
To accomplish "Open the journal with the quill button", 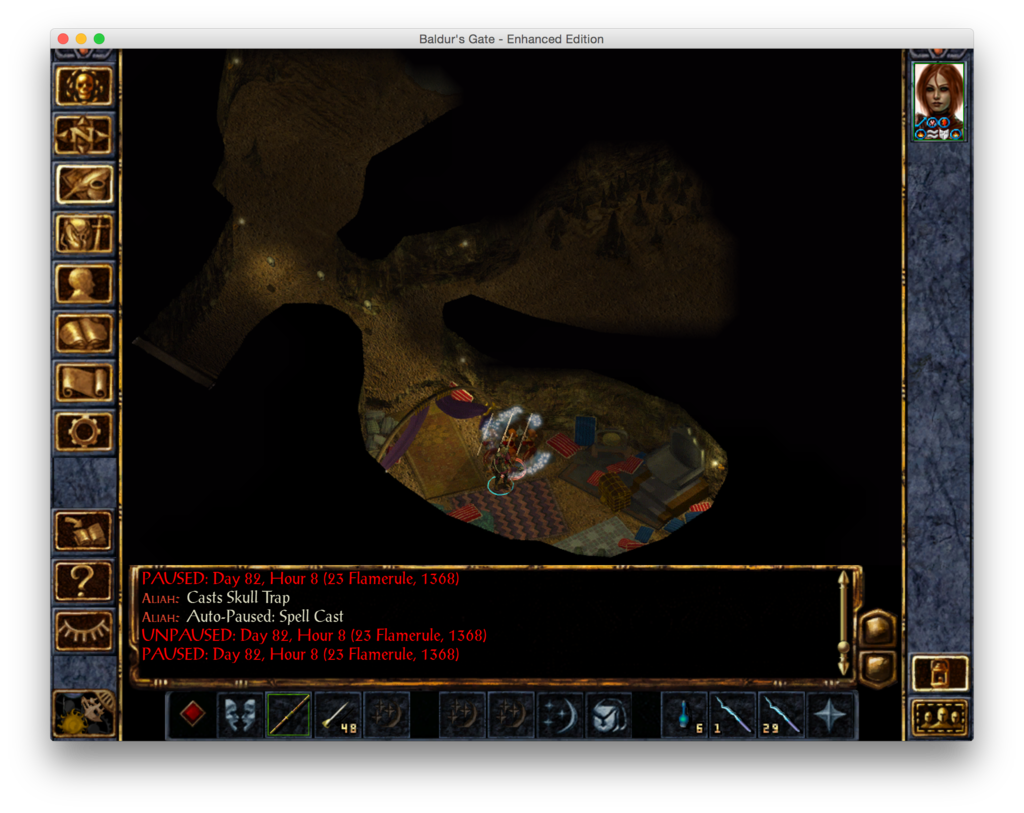I will click(84, 184).
